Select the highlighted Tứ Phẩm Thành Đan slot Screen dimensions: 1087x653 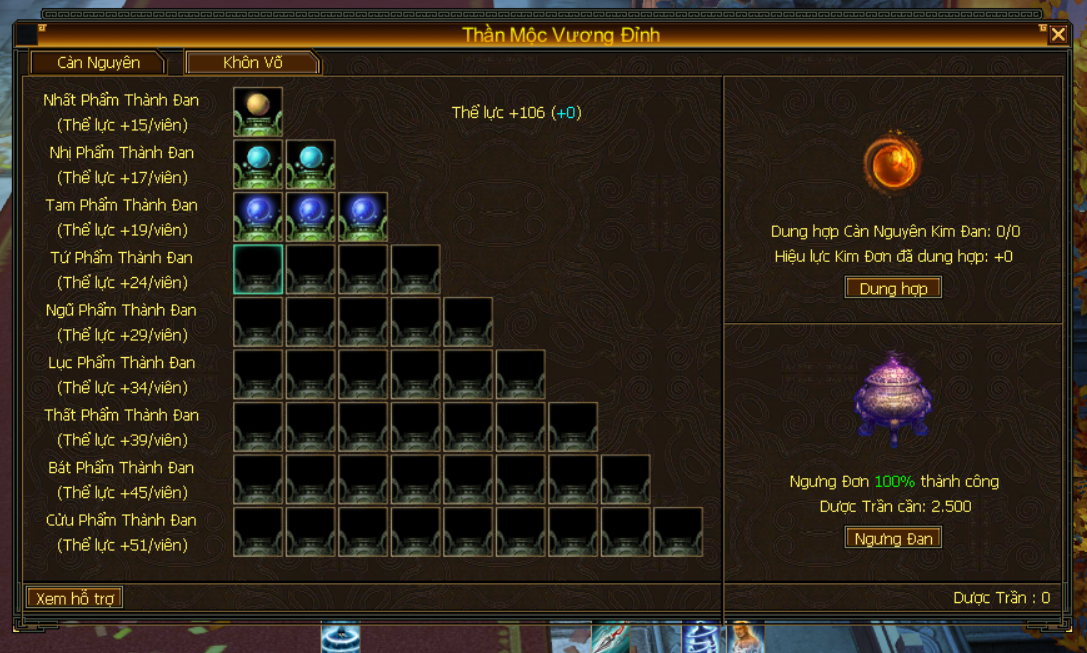[258, 269]
